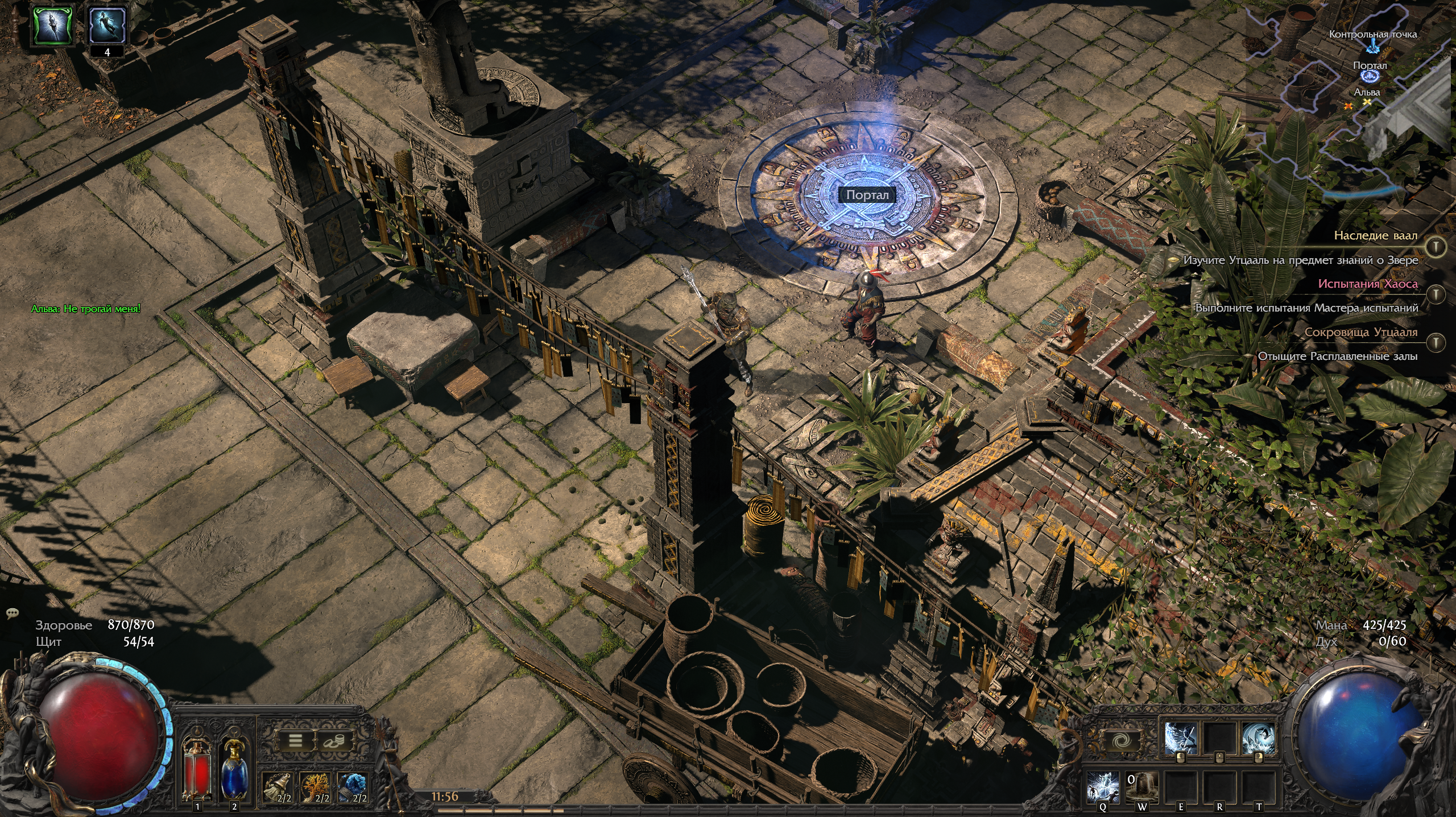This screenshot has width=1456, height=817.
Task: Select the blue buff icon with 4 stacks
Action: [x=107, y=26]
